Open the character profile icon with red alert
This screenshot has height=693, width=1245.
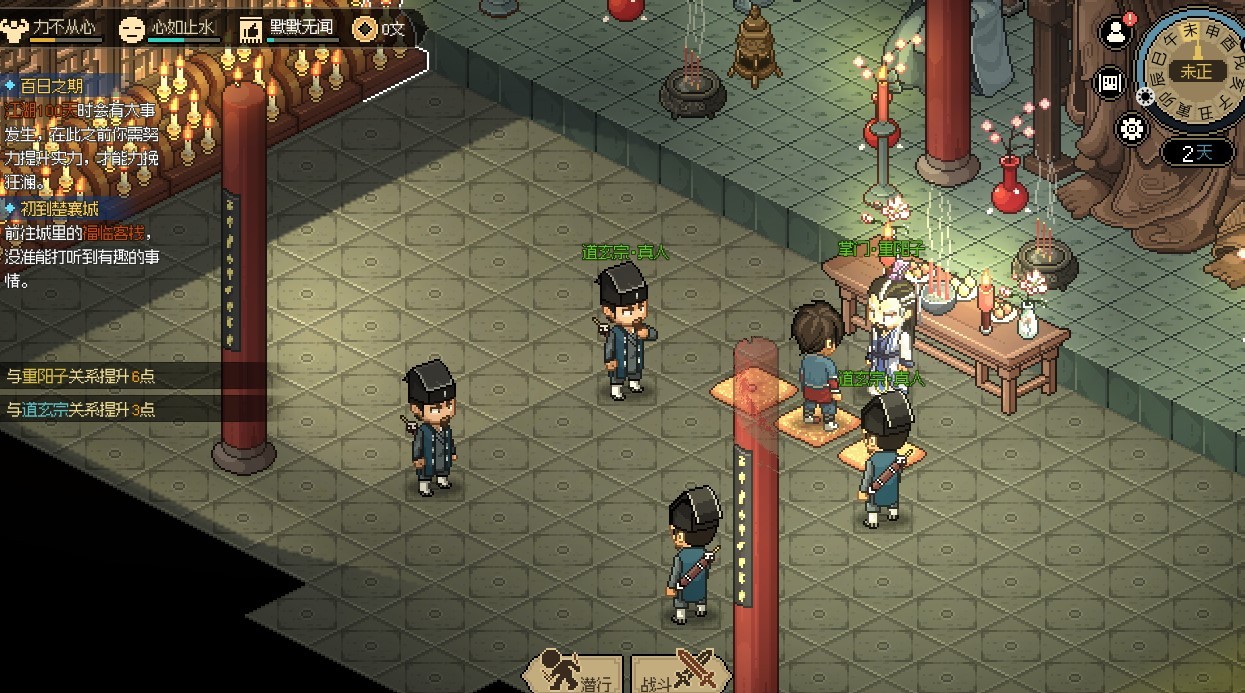(x=1115, y=33)
